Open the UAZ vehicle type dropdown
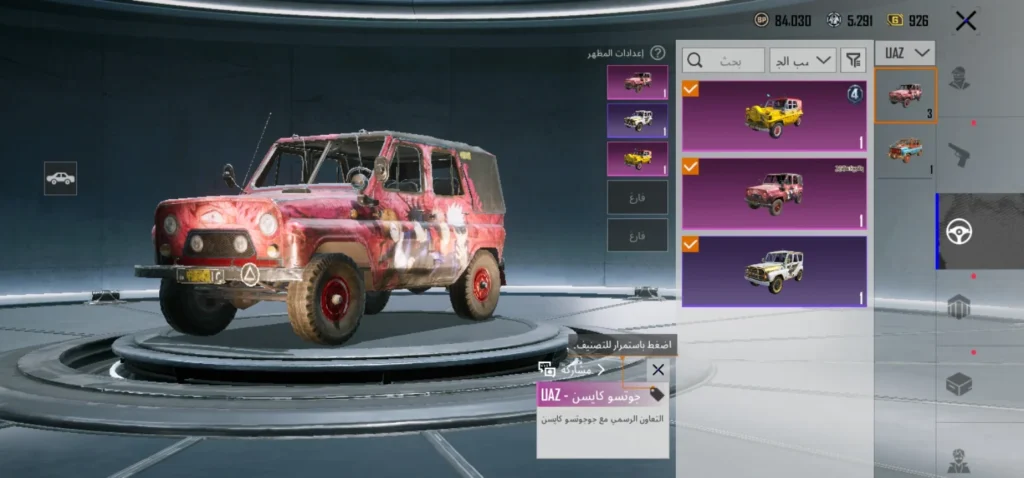The image size is (1024, 478). [x=905, y=52]
